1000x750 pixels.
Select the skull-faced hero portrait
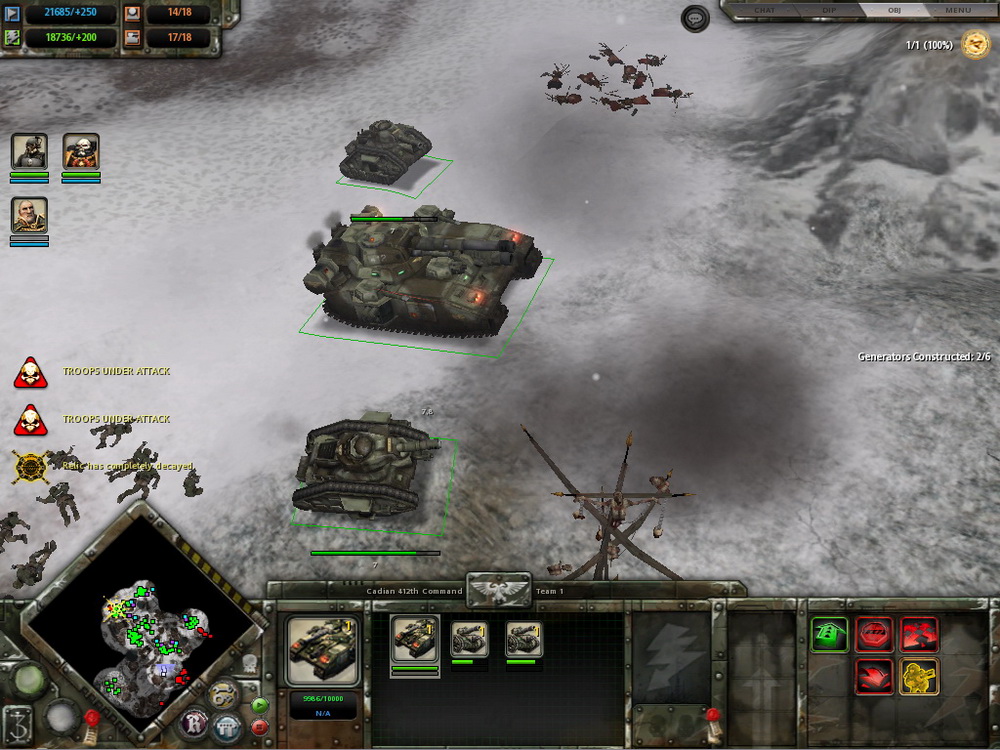point(81,152)
